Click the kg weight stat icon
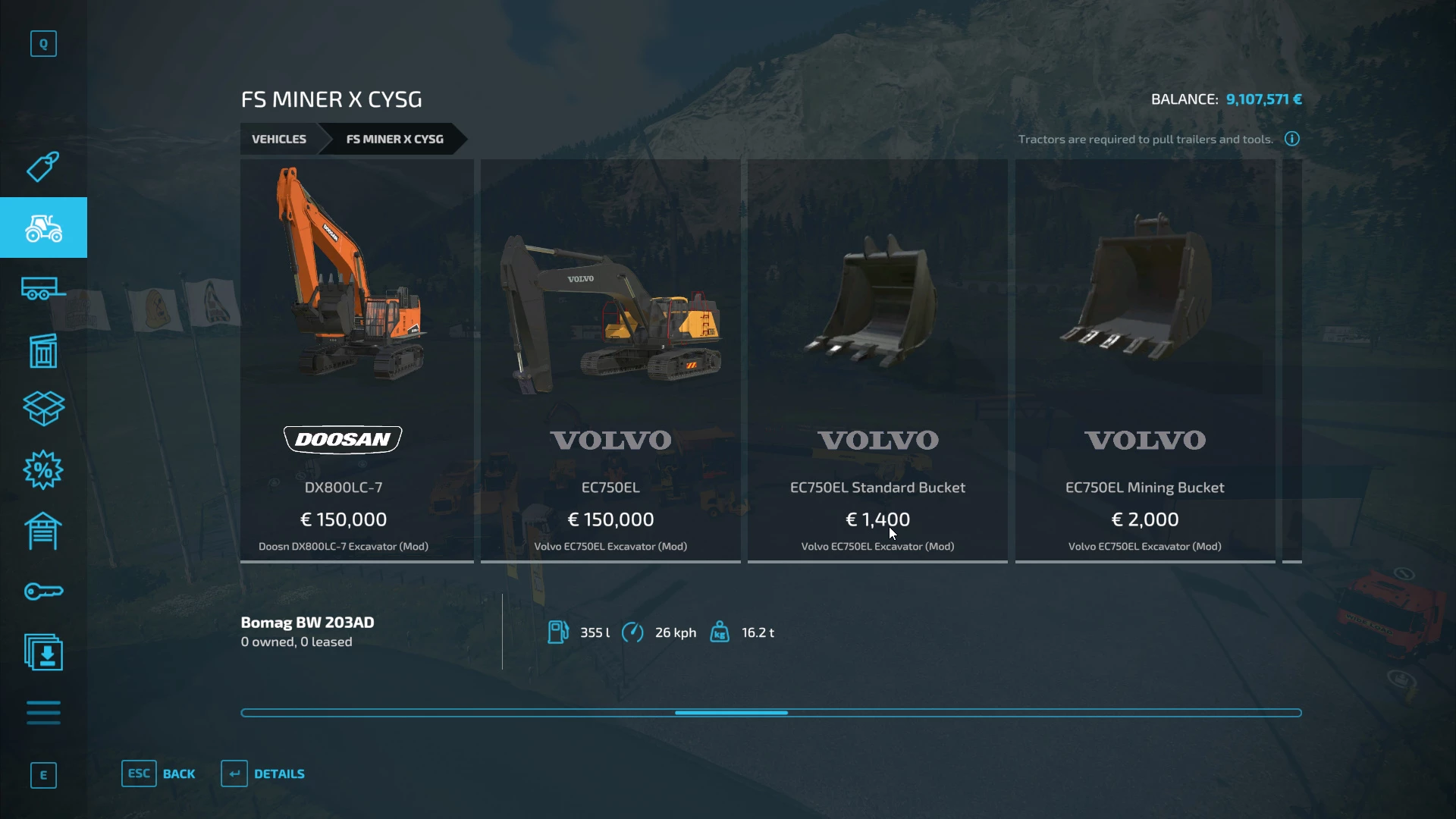 click(720, 632)
